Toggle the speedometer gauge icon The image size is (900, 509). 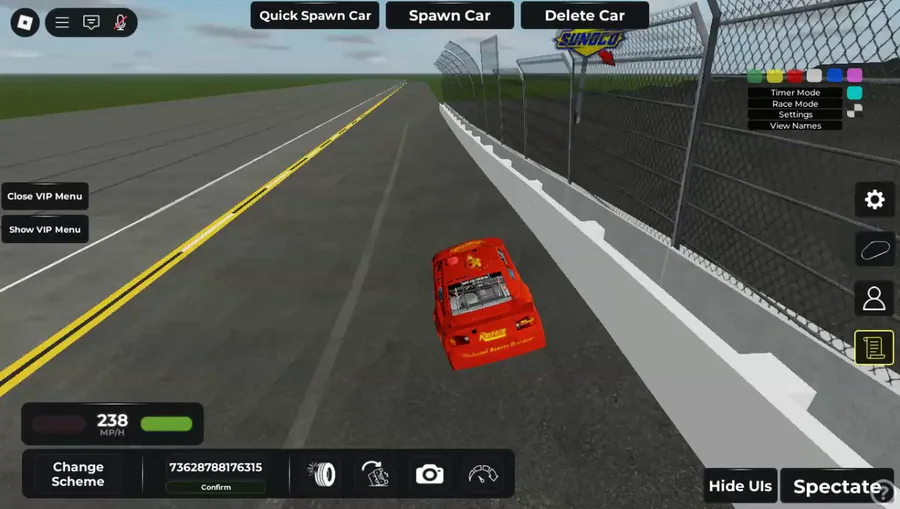pyautogui.click(x=482, y=474)
